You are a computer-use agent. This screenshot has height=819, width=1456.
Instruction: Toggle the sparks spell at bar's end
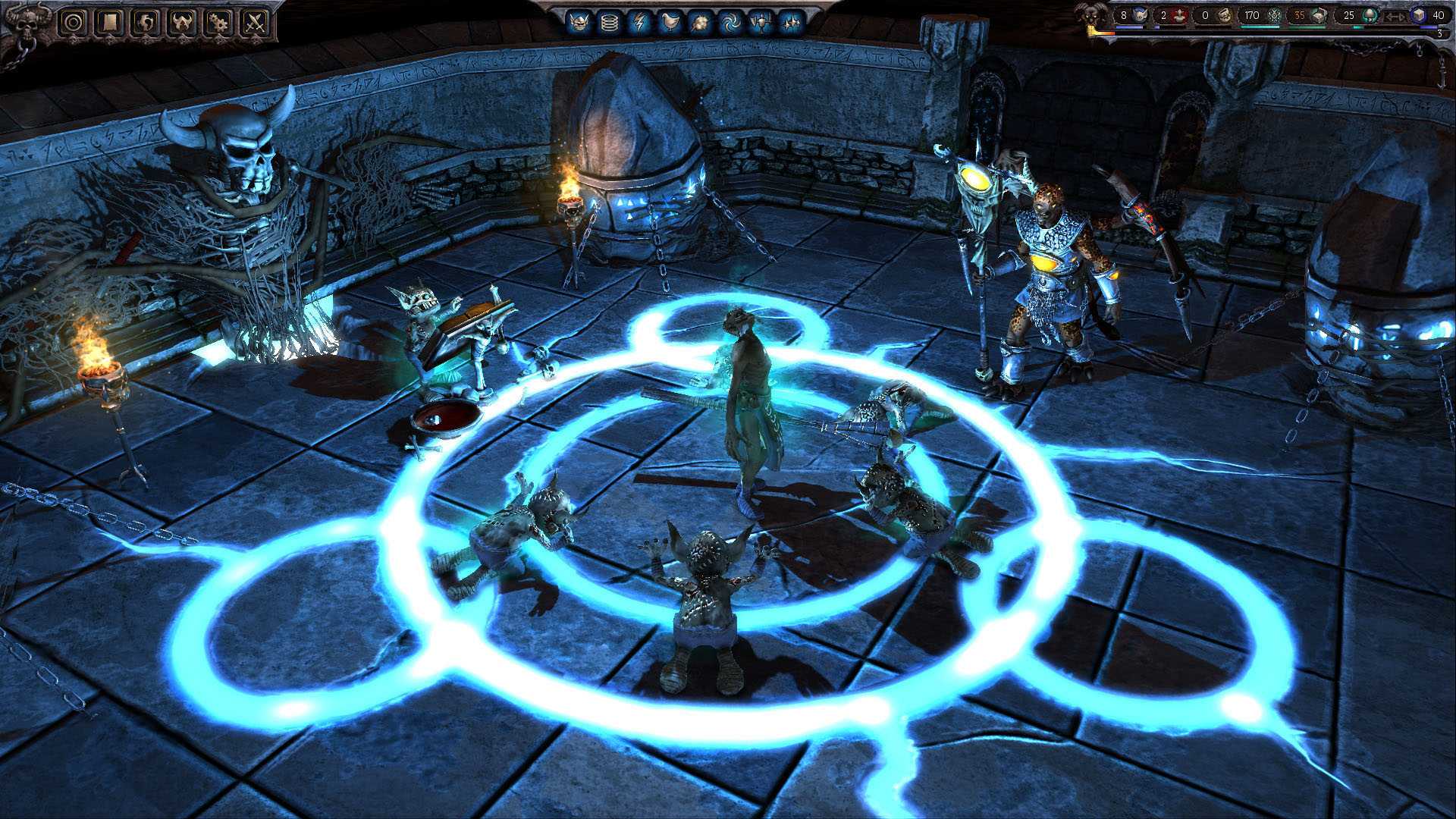(790, 21)
